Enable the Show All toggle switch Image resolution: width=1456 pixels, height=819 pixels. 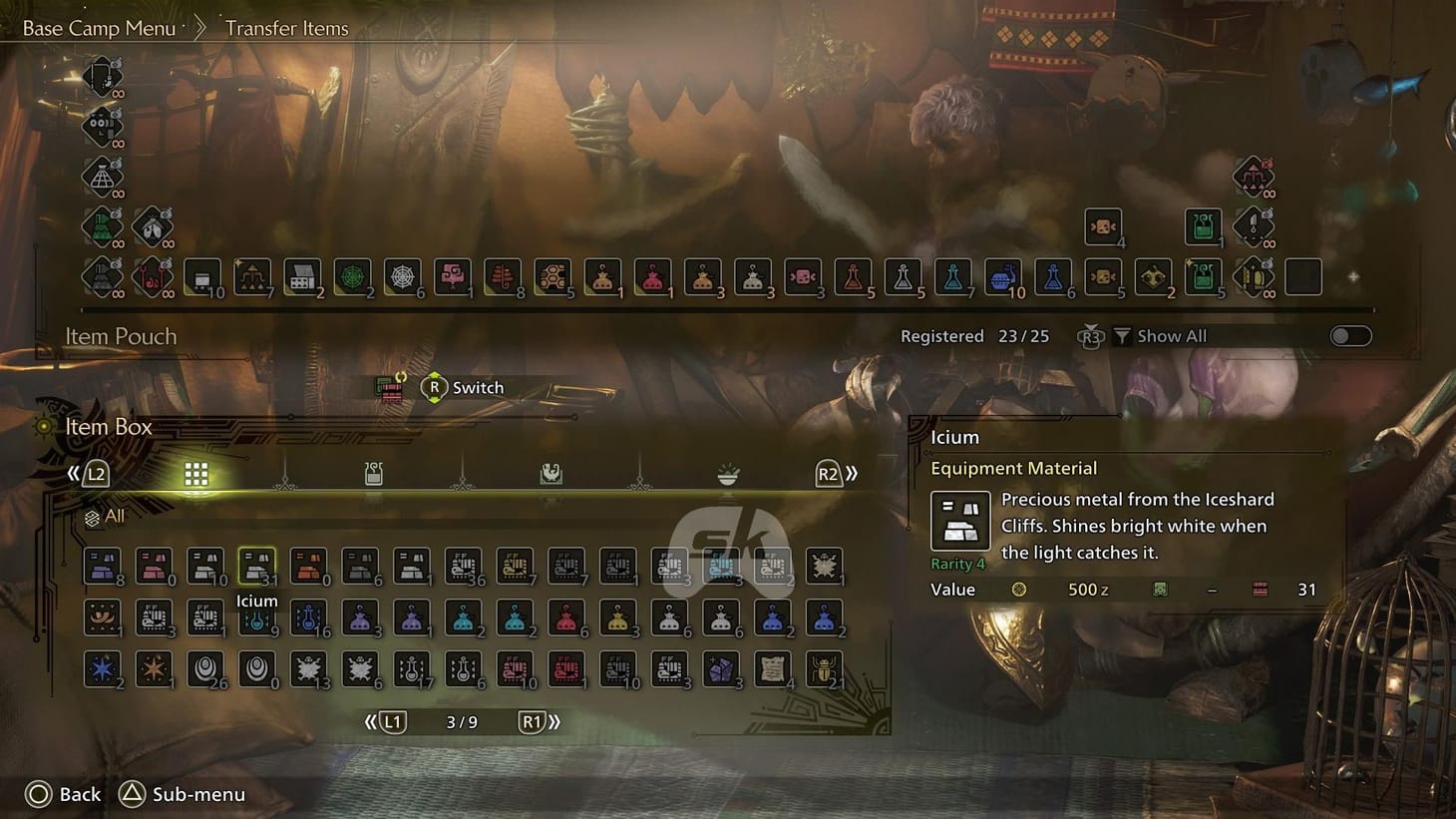1351,337
